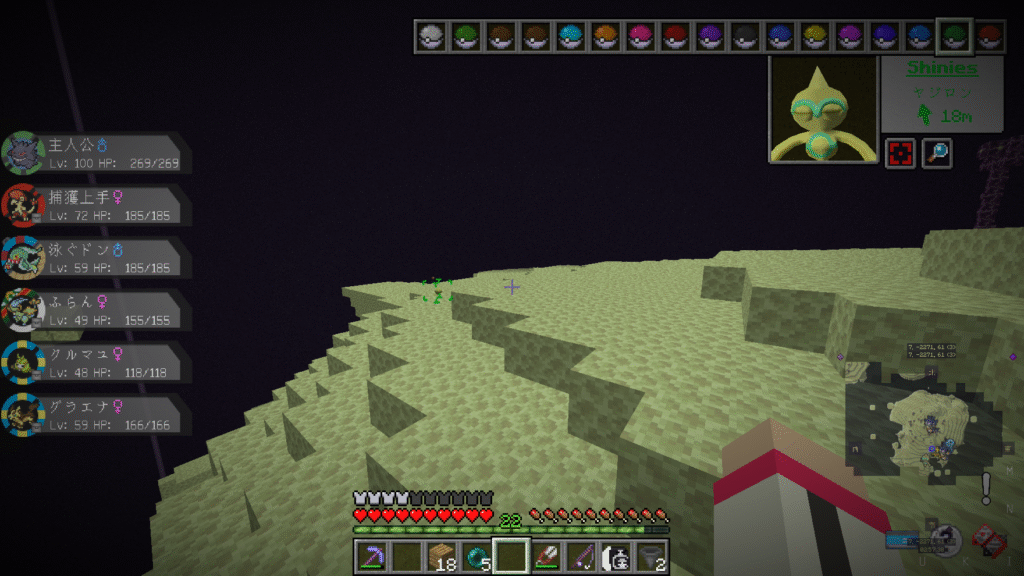
Task: Select the gray funnel item slot
Action: (653, 556)
